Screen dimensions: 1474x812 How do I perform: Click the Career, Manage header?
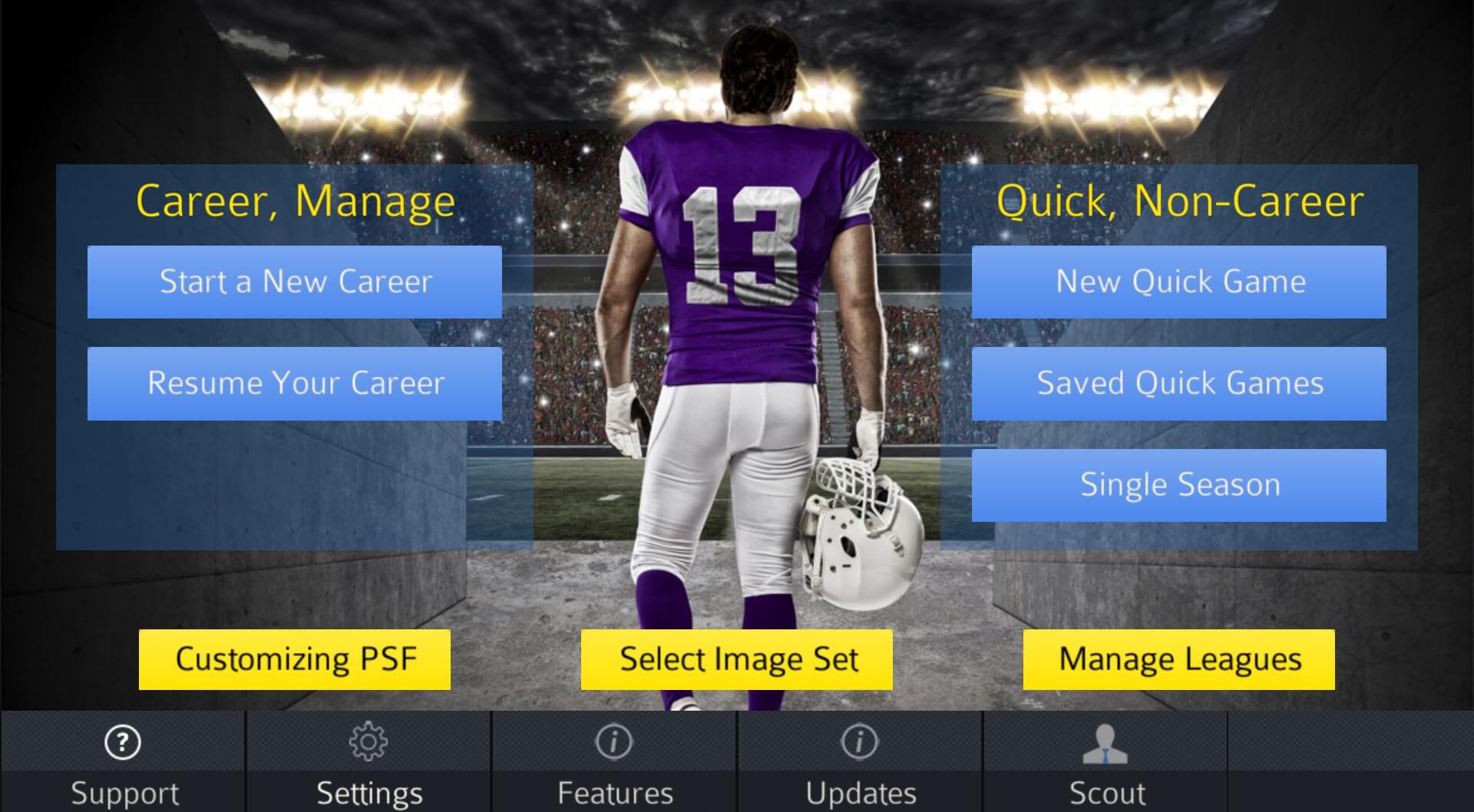[295, 201]
